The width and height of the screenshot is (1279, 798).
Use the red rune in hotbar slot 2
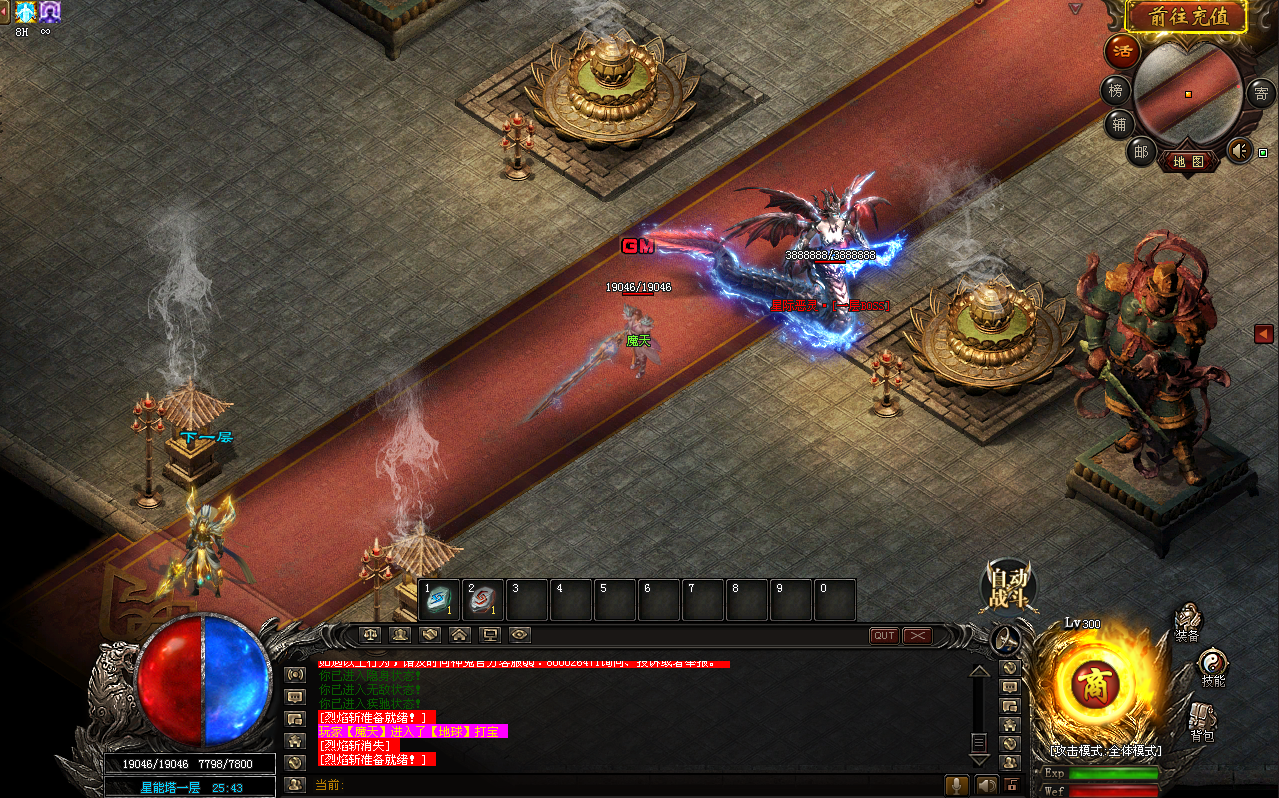click(484, 600)
